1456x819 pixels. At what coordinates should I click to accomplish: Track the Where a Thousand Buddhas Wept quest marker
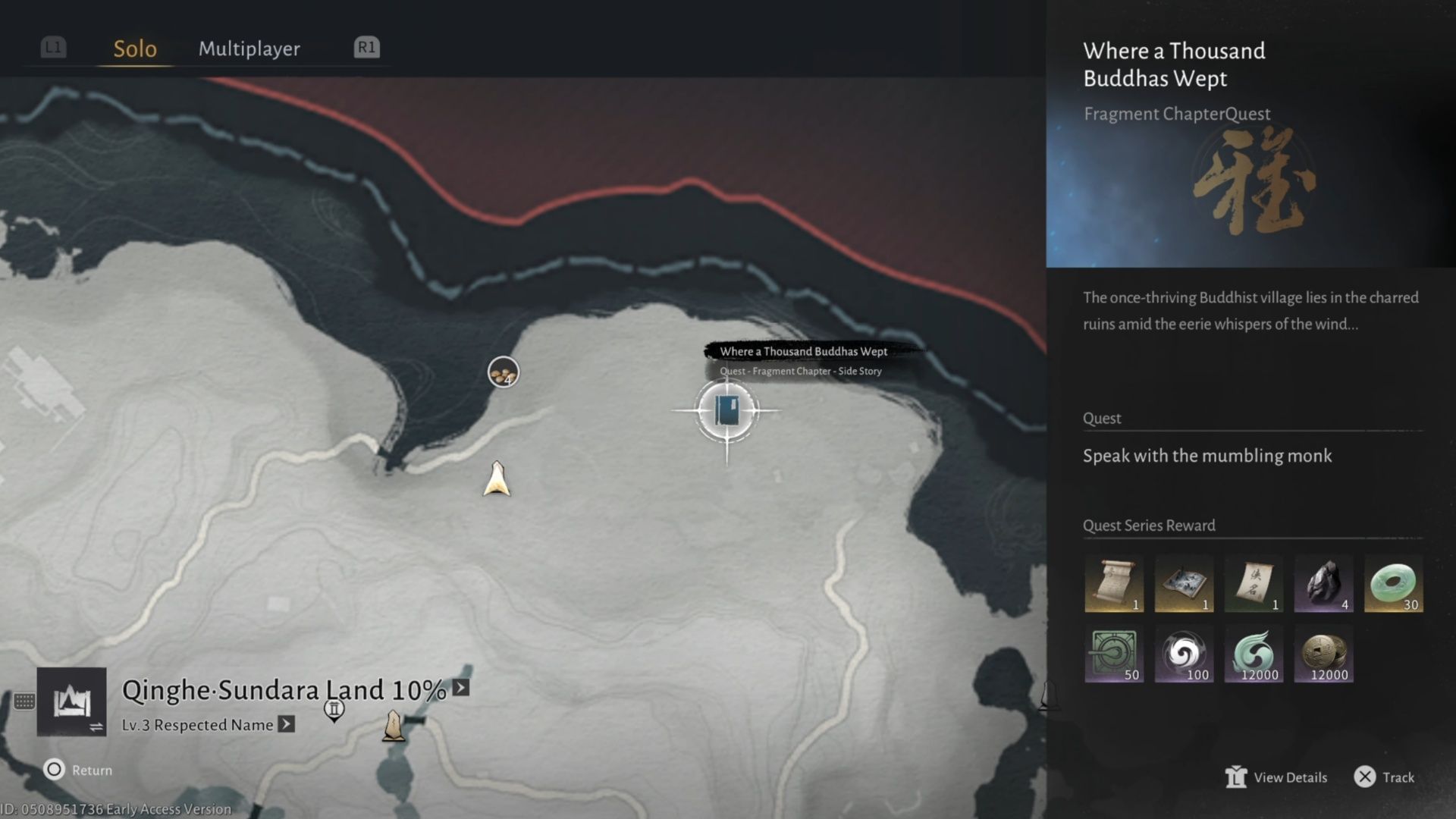tap(726, 409)
